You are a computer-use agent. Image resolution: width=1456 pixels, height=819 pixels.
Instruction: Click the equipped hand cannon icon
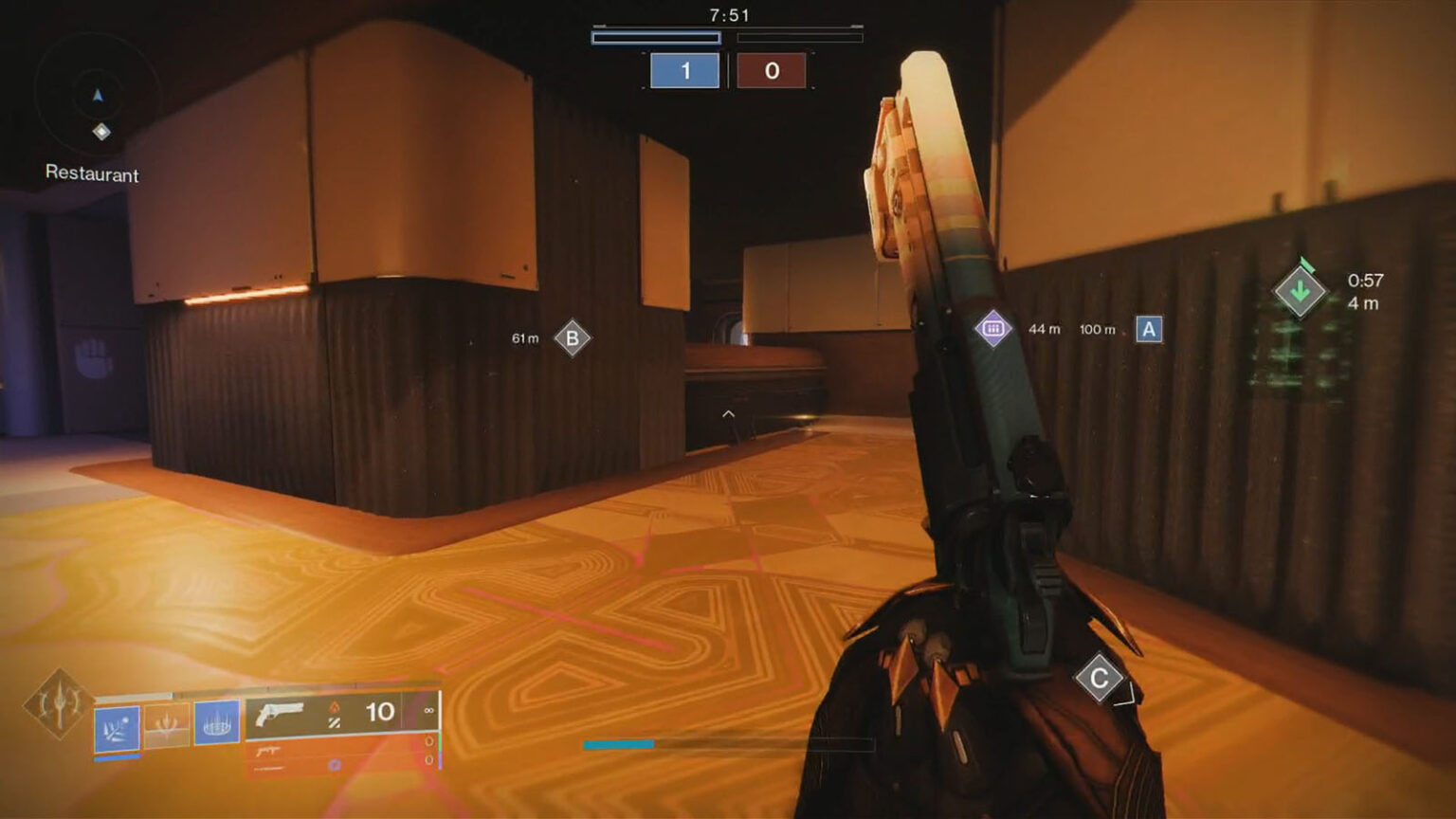[x=280, y=713]
